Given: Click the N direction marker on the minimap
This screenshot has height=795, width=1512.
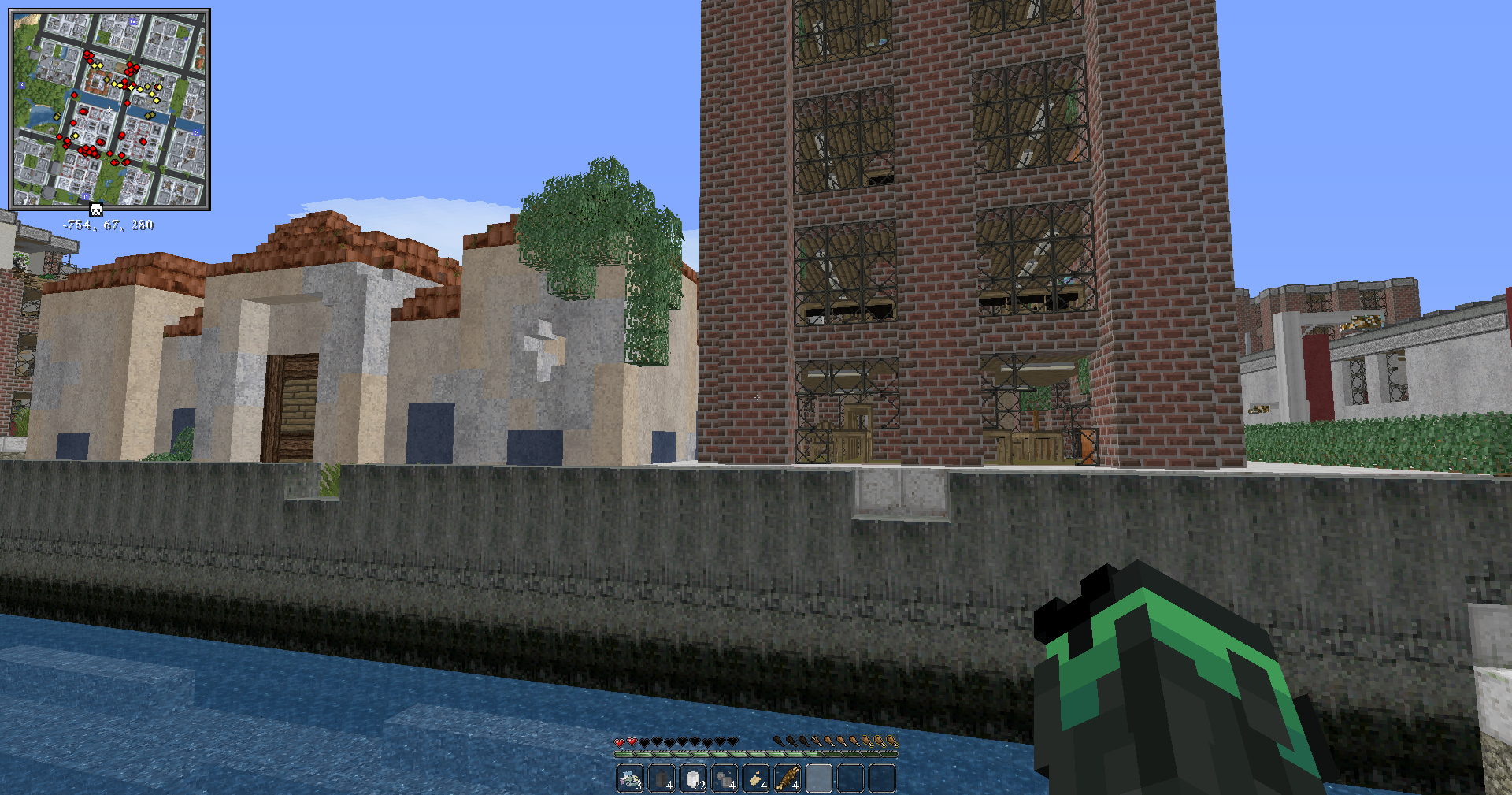Looking at the screenshot, I should coord(197,132).
